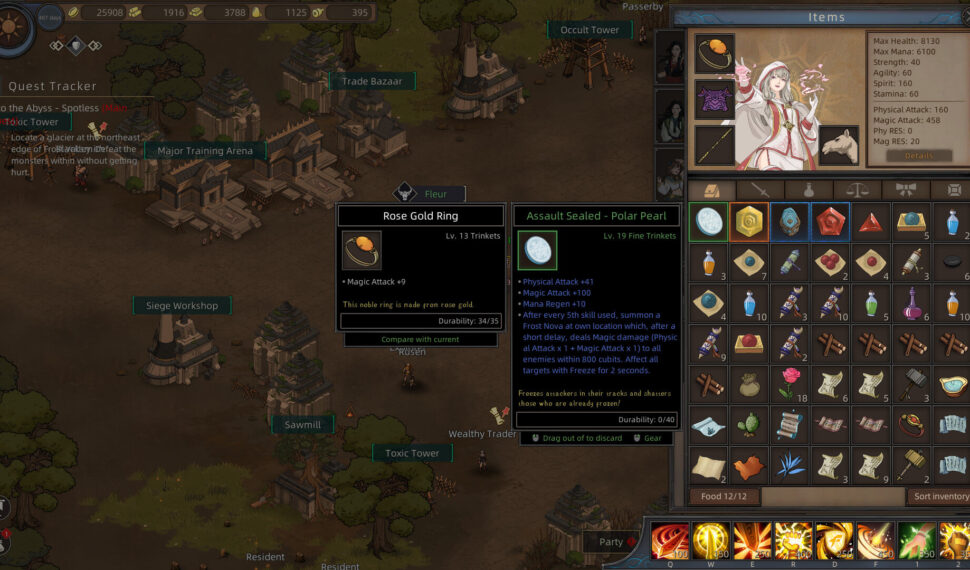
Task: Click the Food 12/12 button
Action: pyautogui.click(x=722, y=496)
